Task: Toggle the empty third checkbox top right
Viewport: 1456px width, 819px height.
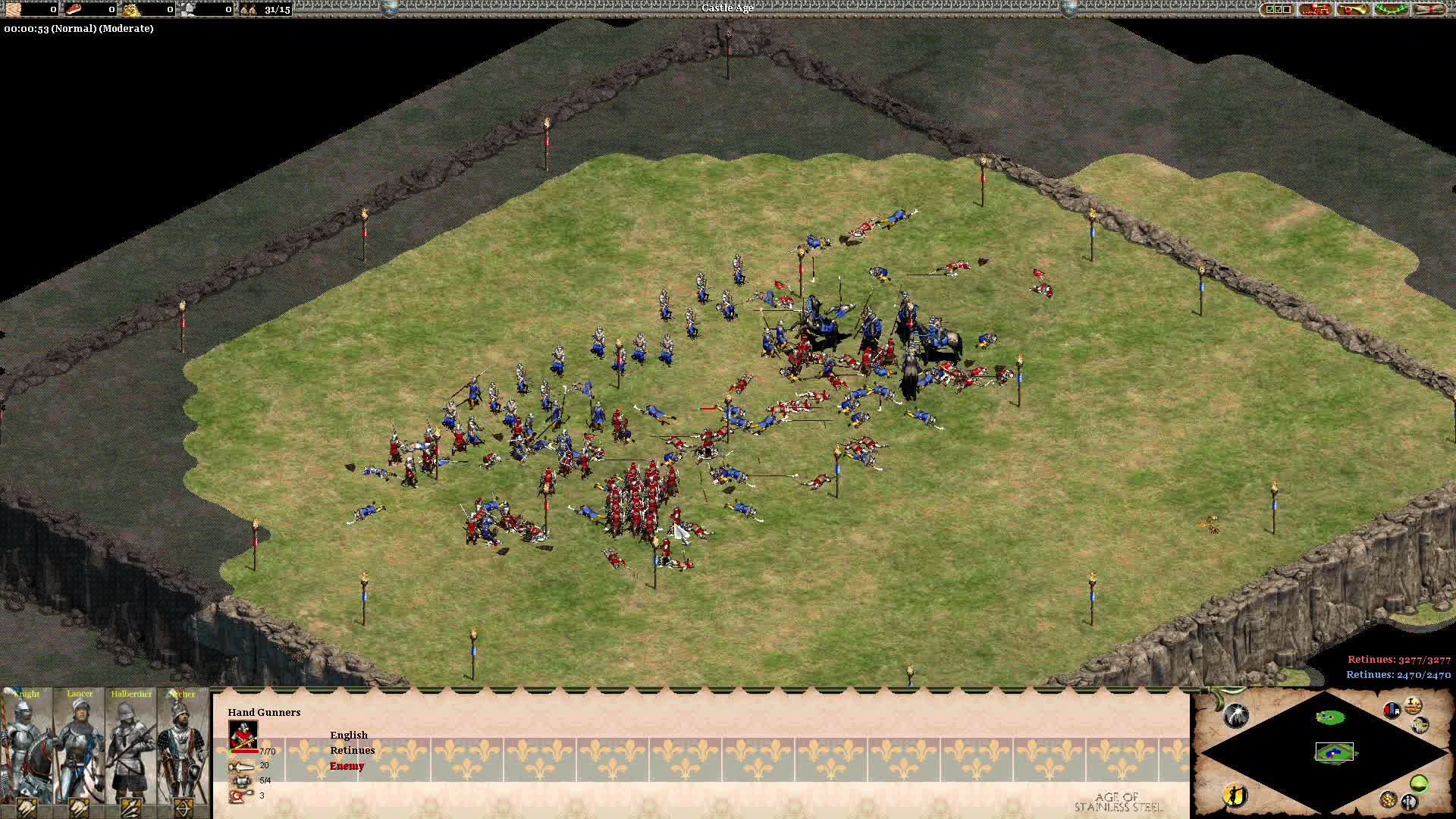Action: (x=1287, y=9)
